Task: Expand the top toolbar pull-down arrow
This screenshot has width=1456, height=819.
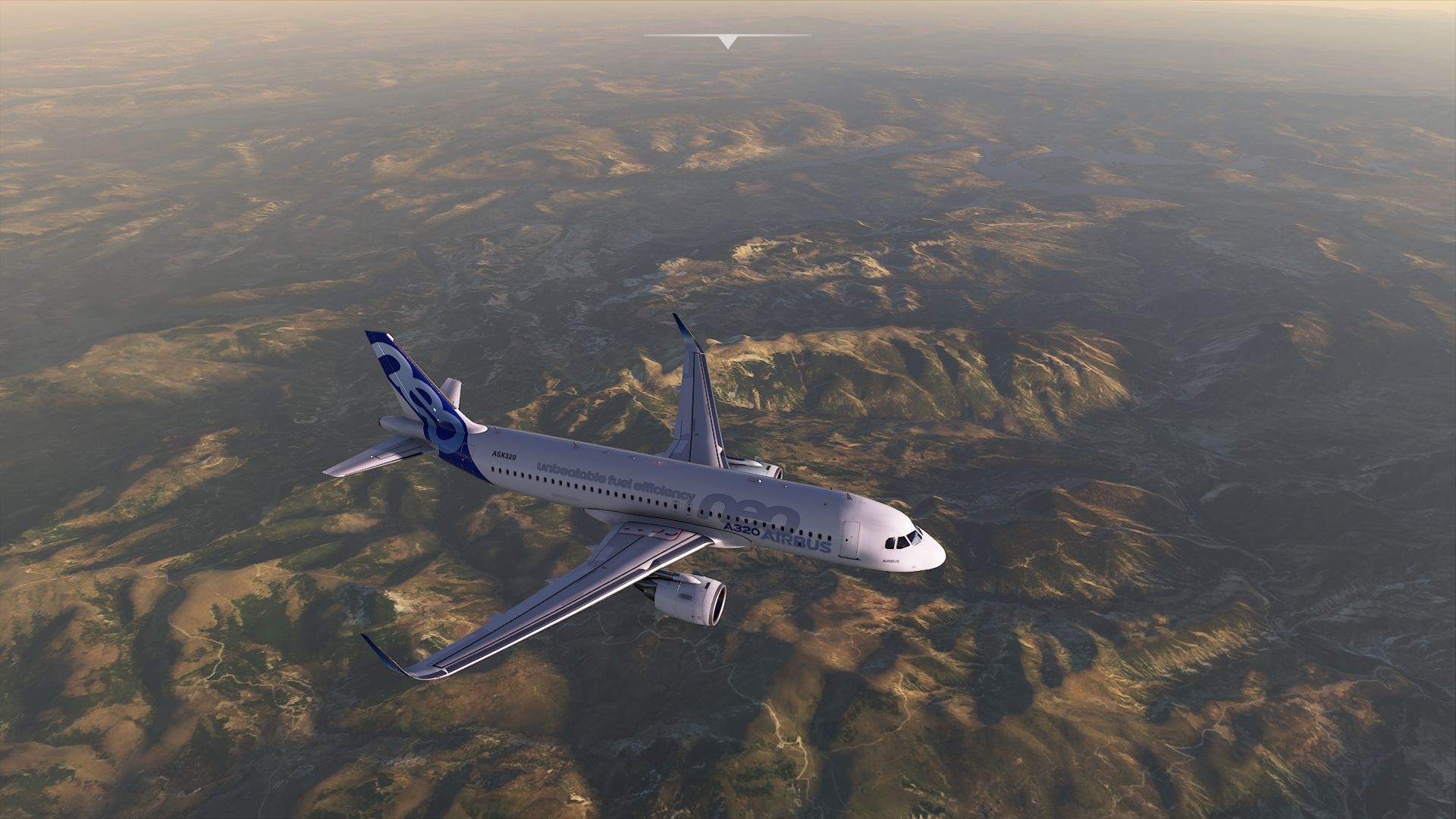Action: (x=728, y=41)
